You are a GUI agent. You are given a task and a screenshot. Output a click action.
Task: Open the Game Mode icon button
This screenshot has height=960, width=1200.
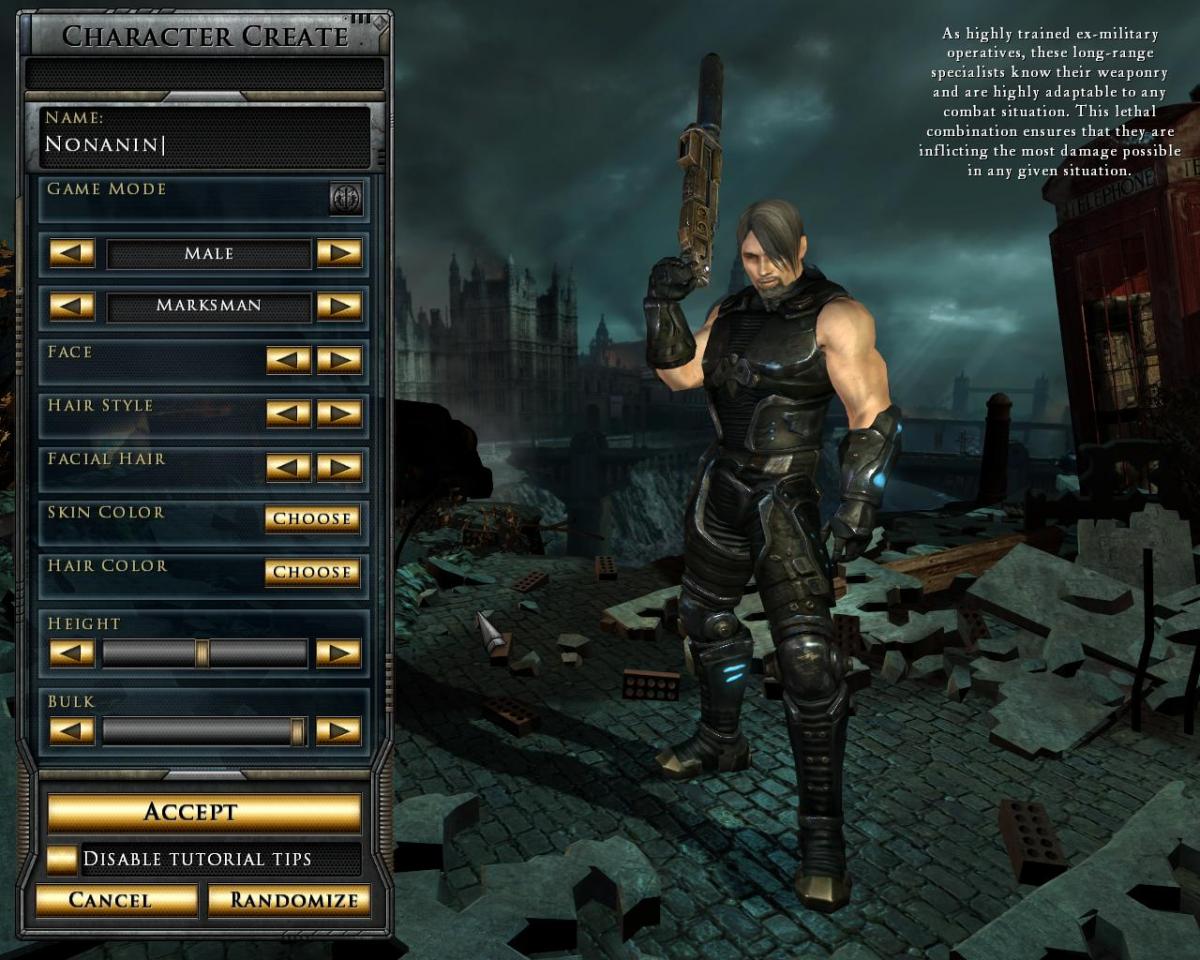point(346,198)
